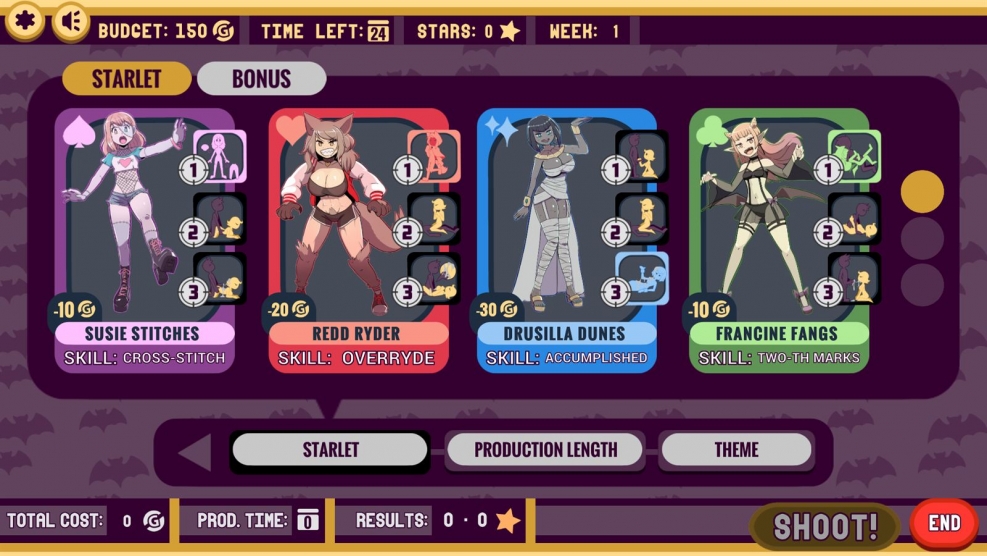Toggle the sound speaker button
Viewport: 987px width, 556px height.
click(x=70, y=21)
